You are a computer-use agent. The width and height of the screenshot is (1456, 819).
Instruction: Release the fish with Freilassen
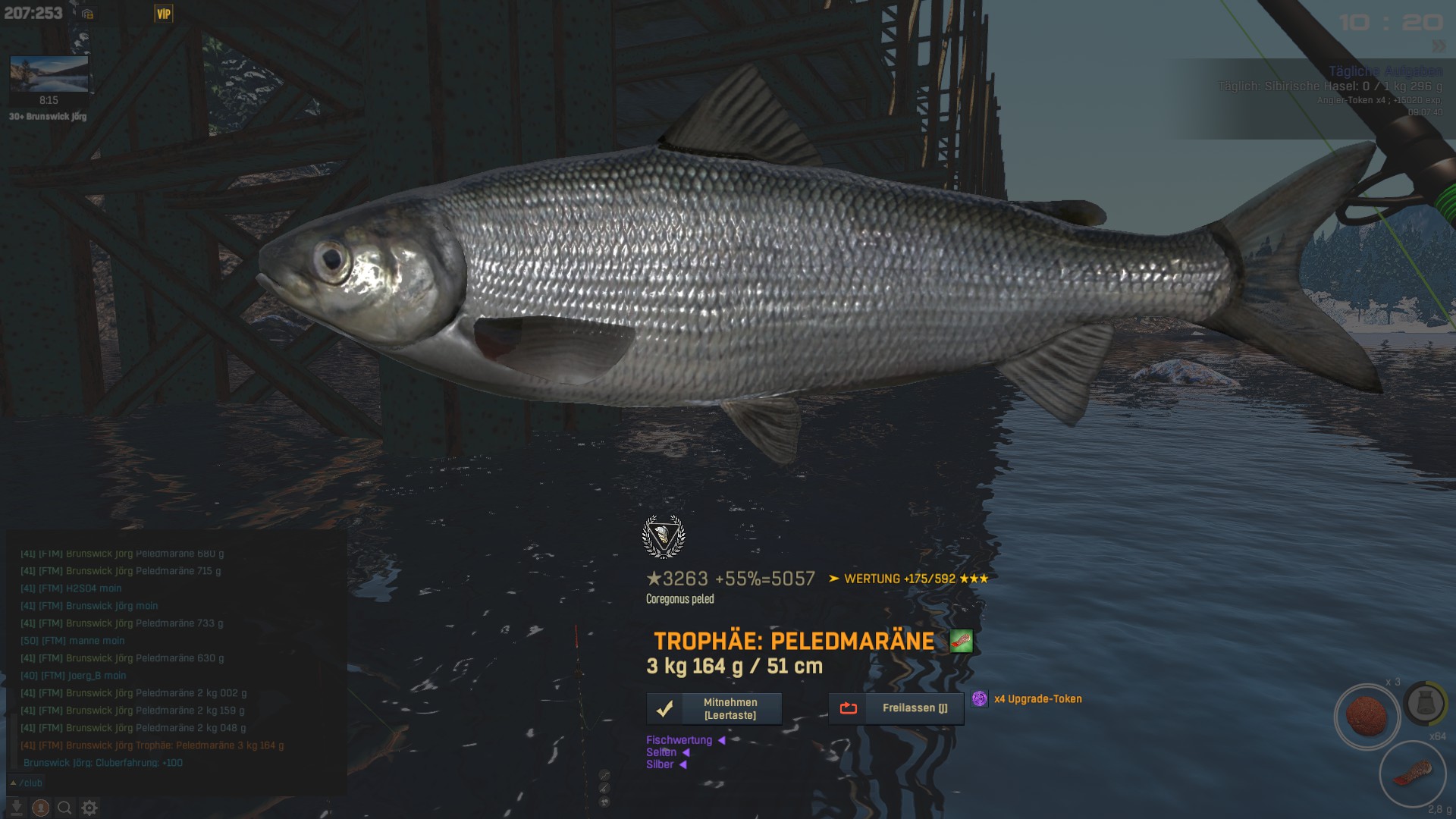896,708
